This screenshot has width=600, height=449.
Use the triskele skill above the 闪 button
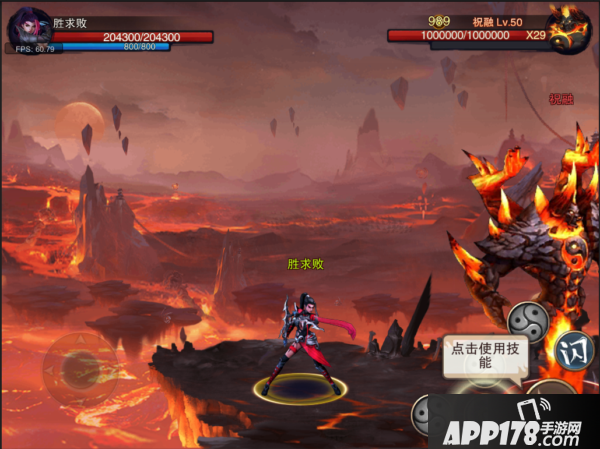click(527, 322)
